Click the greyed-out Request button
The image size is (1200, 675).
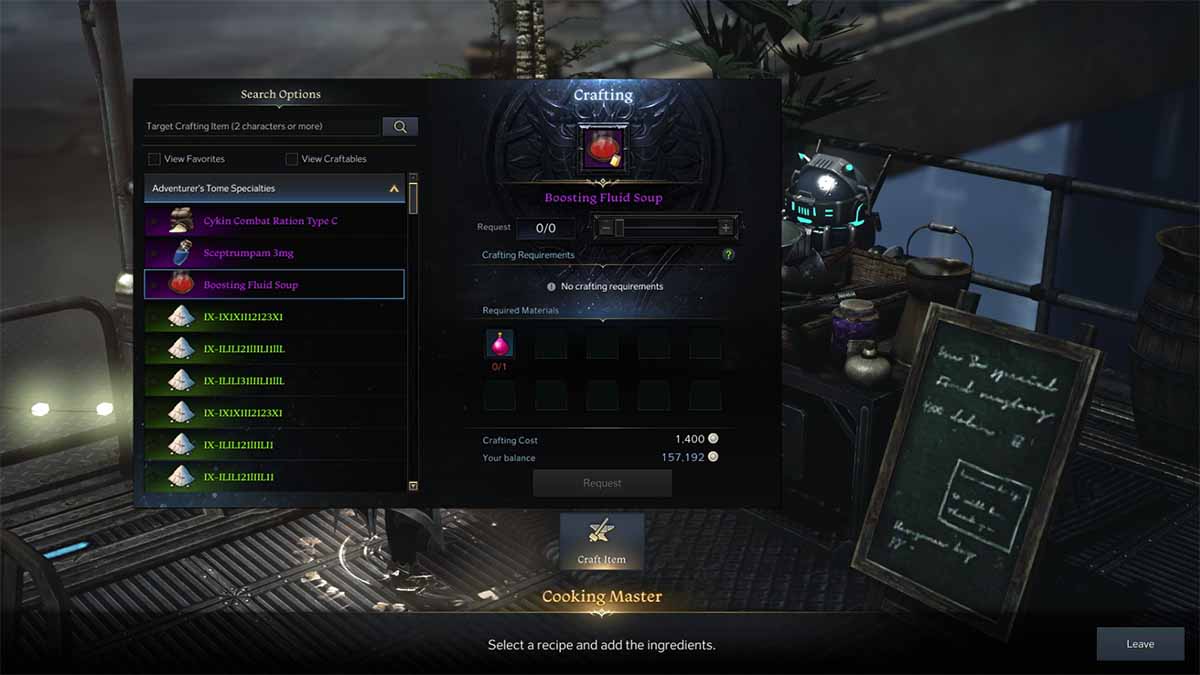602,483
